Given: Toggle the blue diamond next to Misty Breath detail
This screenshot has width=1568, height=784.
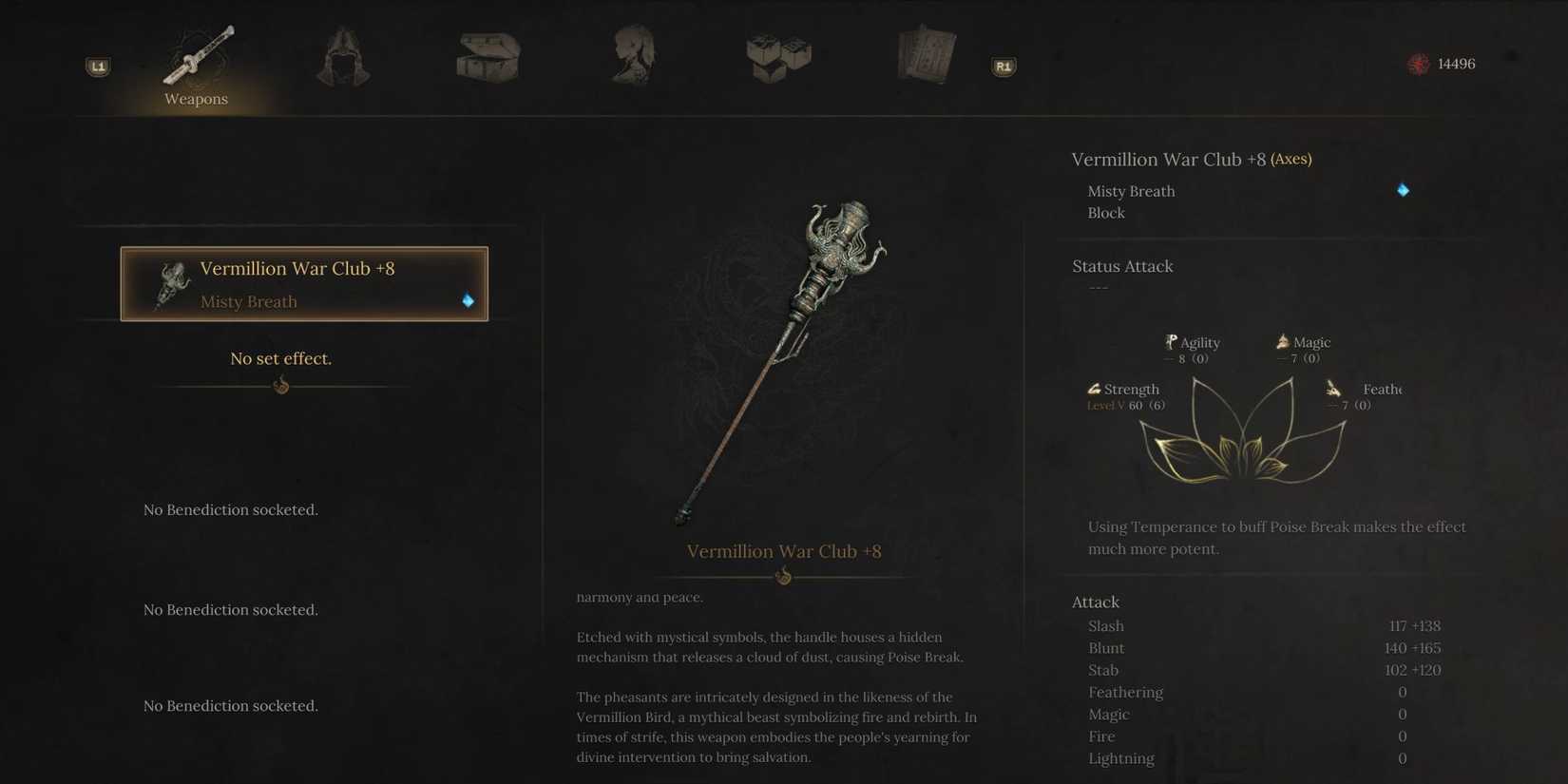Looking at the screenshot, I should pos(1404,190).
